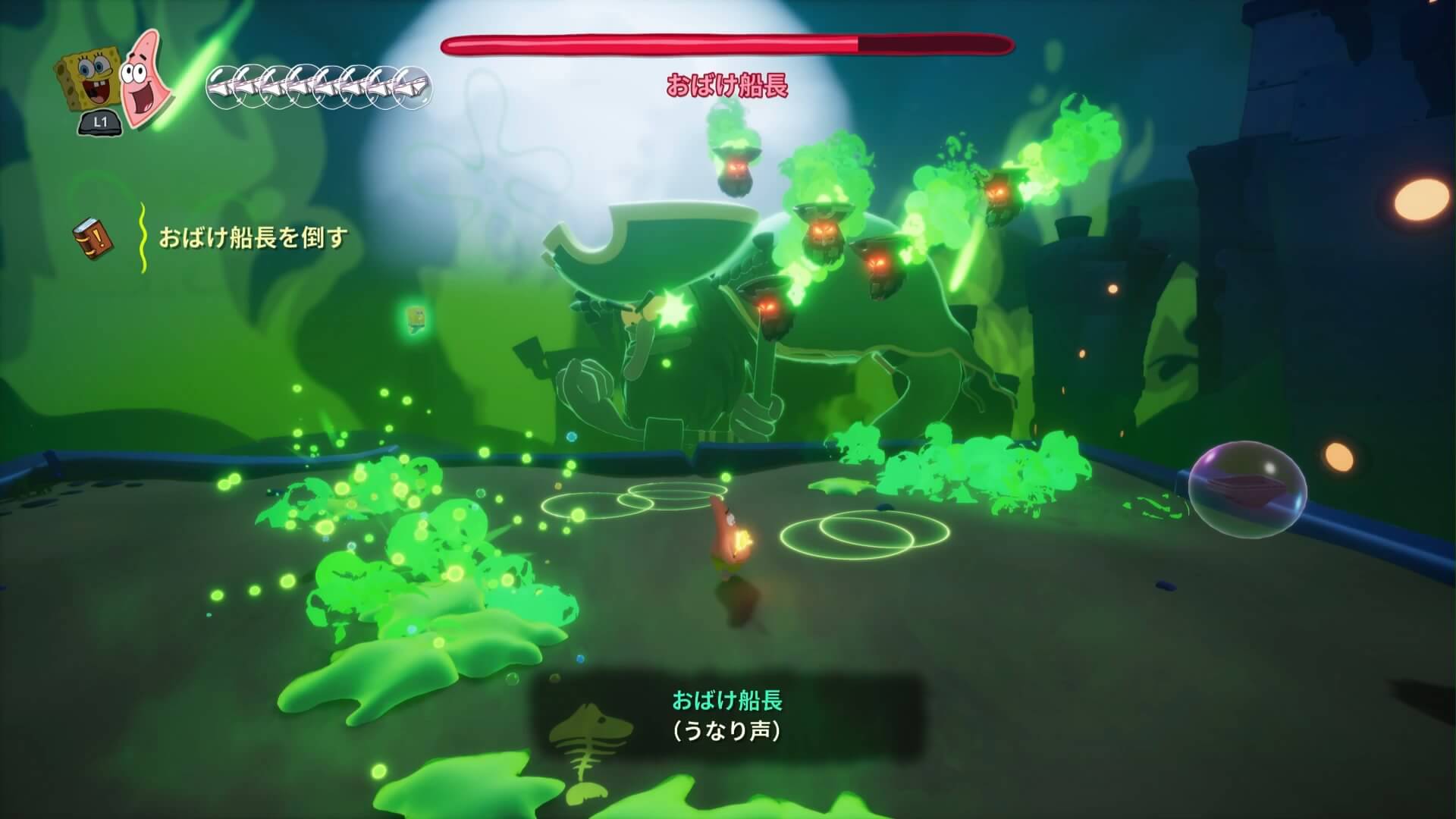The width and height of the screenshot is (1456, 819).
Task: Select the Patrick character portrait
Action: pos(144,80)
